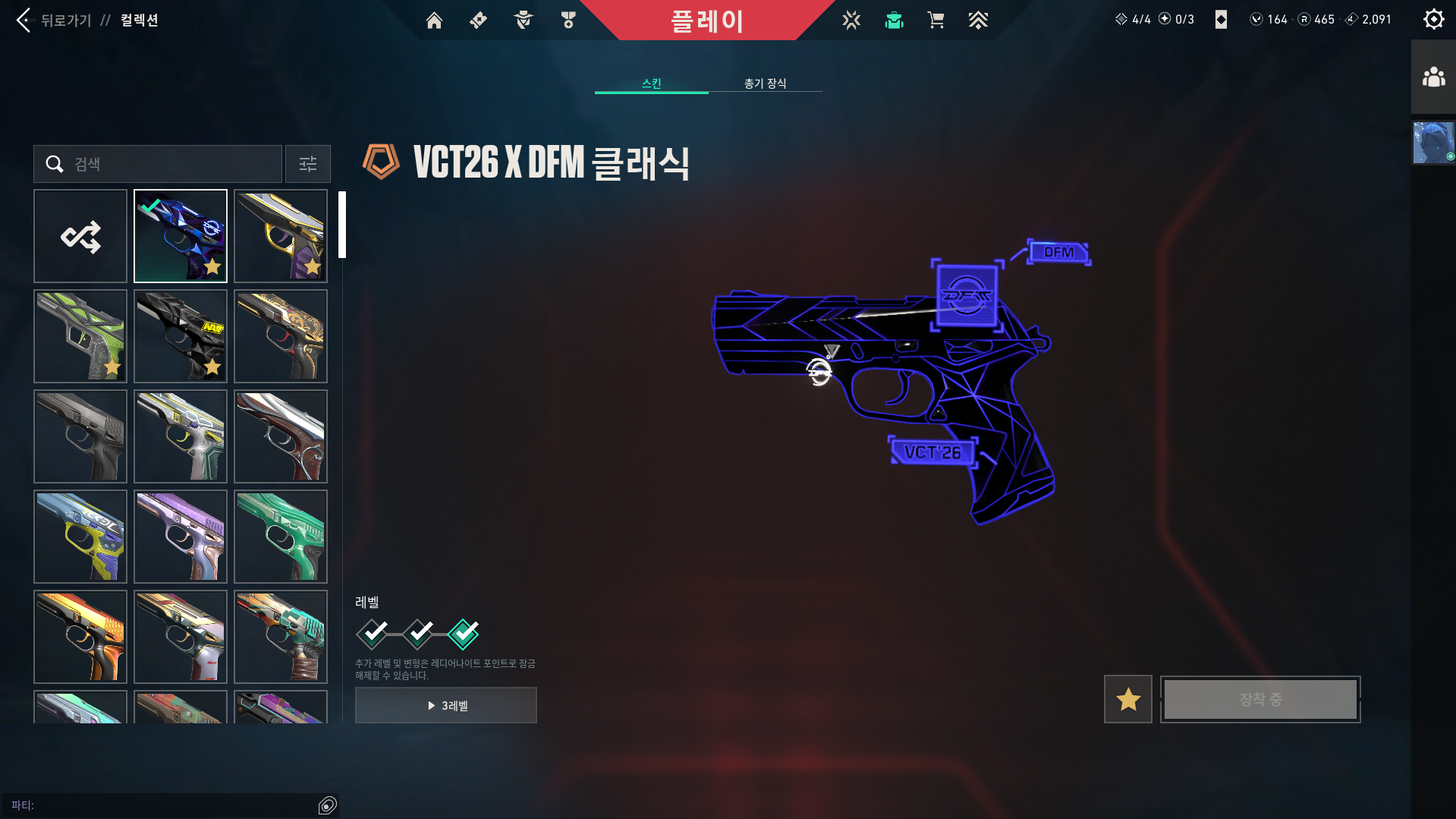Open the Home screen icon
1456x819 pixels.
[434, 20]
